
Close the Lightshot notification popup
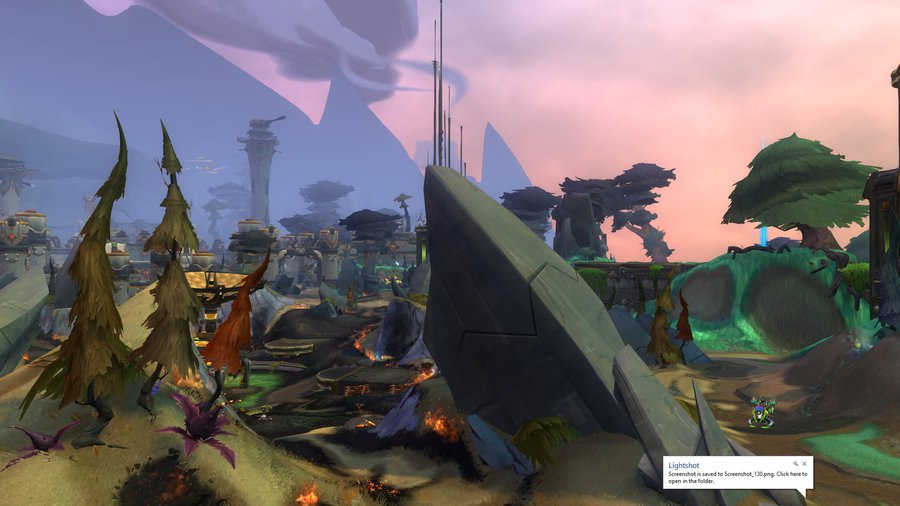point(805,464)
